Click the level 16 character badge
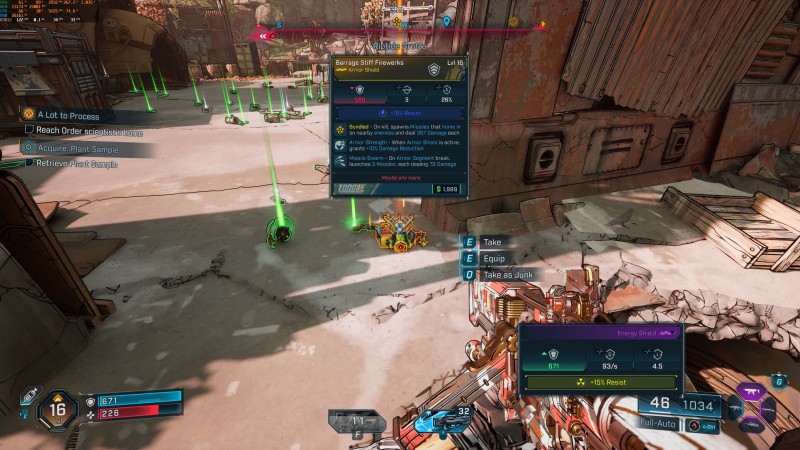800x450 pixels. [56, 409]
